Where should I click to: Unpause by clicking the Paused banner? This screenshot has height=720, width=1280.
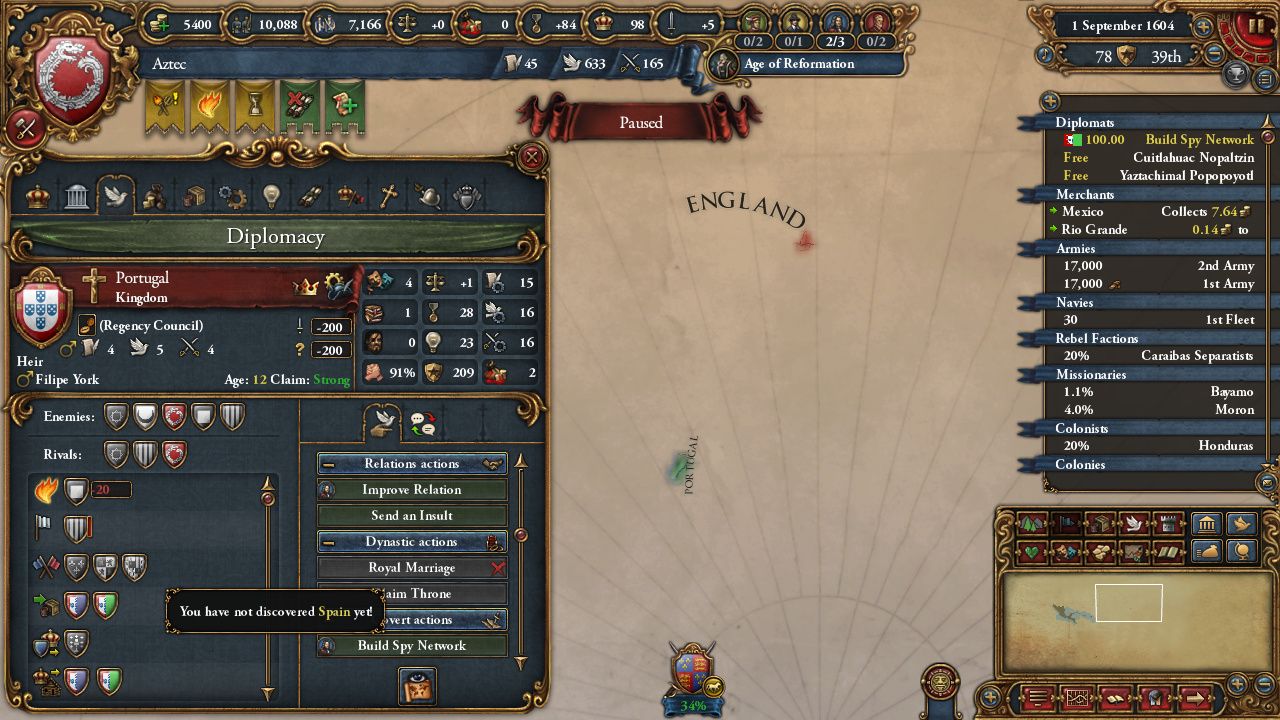click(639, 123)
